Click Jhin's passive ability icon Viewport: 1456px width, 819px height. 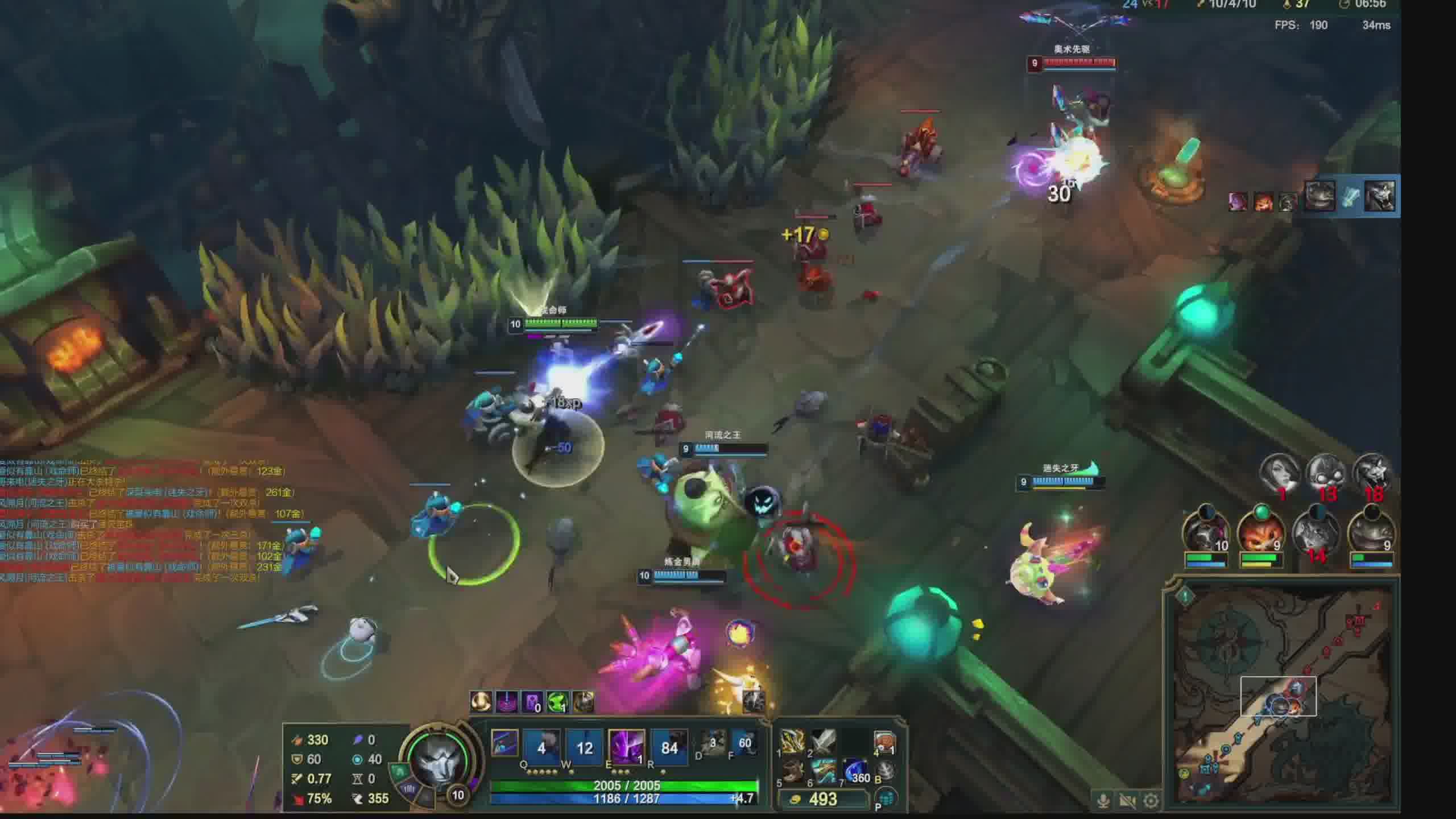504,743
